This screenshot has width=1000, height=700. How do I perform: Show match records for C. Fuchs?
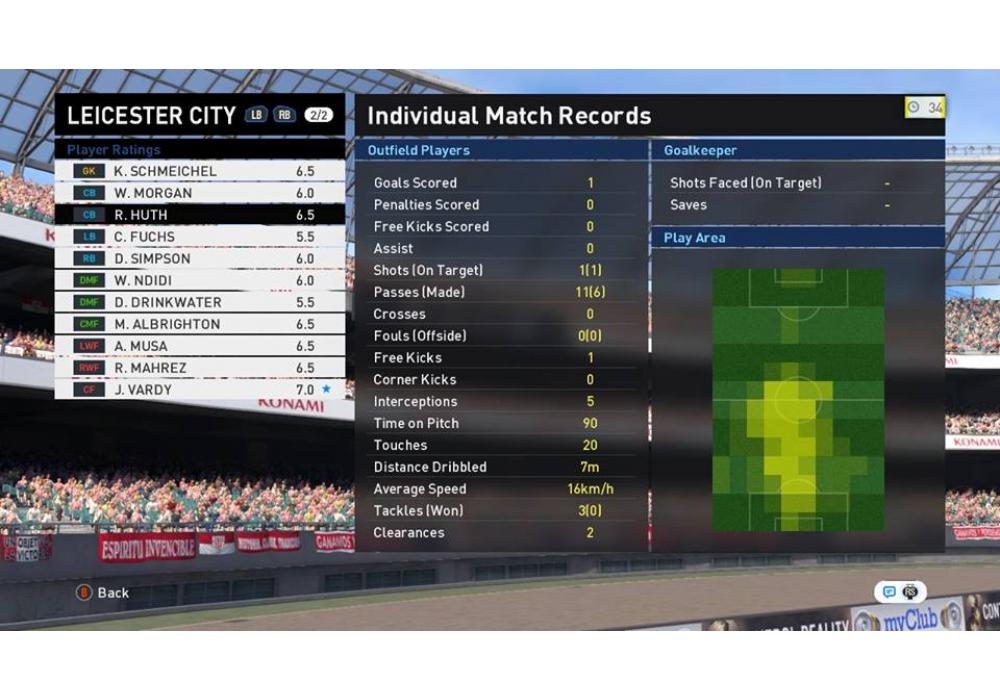[x=199, y=237]
